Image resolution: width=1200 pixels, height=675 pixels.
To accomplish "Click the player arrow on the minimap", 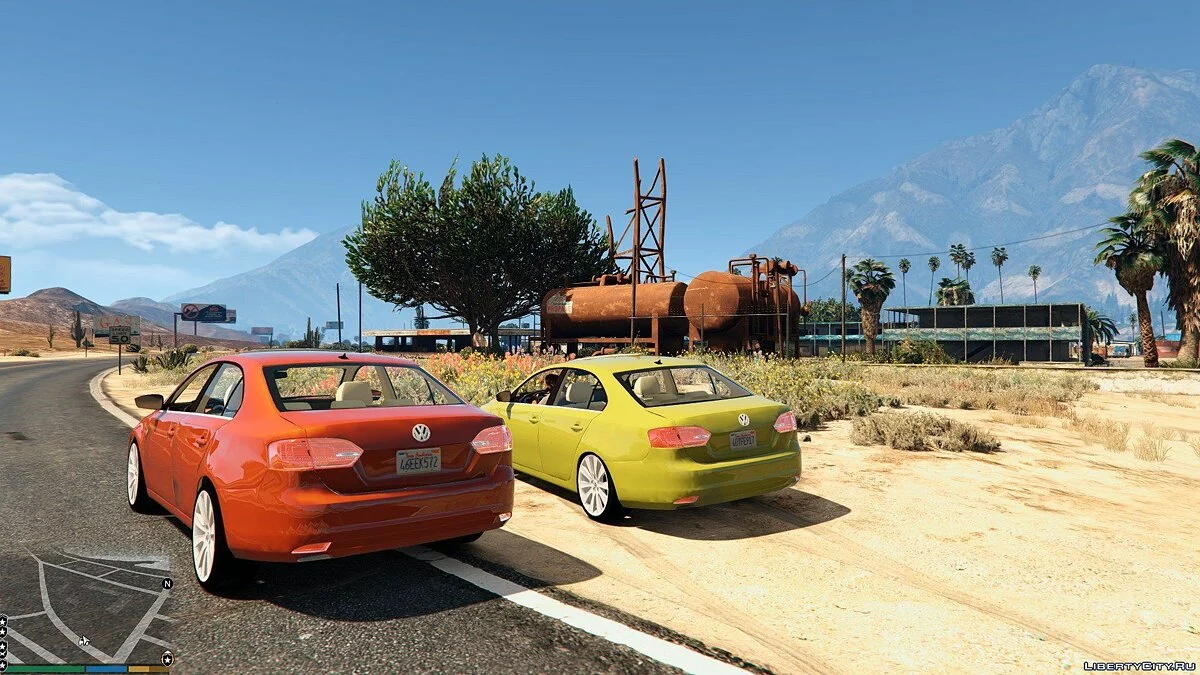I will 84,640.
